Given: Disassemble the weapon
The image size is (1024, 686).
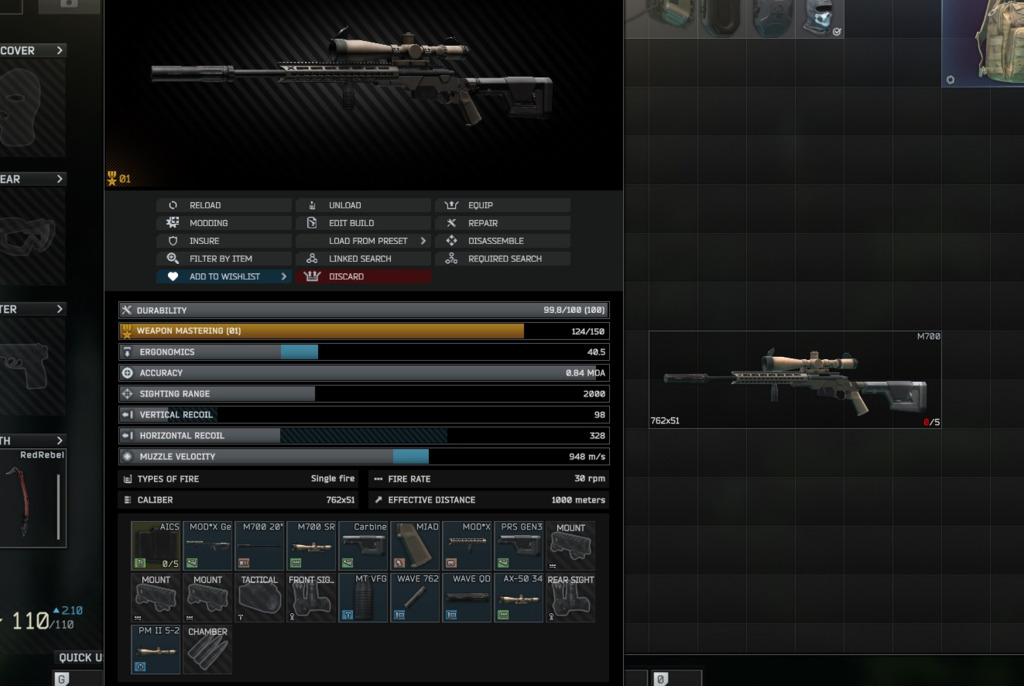Looking at the screenshot, I should click(502, 241).
